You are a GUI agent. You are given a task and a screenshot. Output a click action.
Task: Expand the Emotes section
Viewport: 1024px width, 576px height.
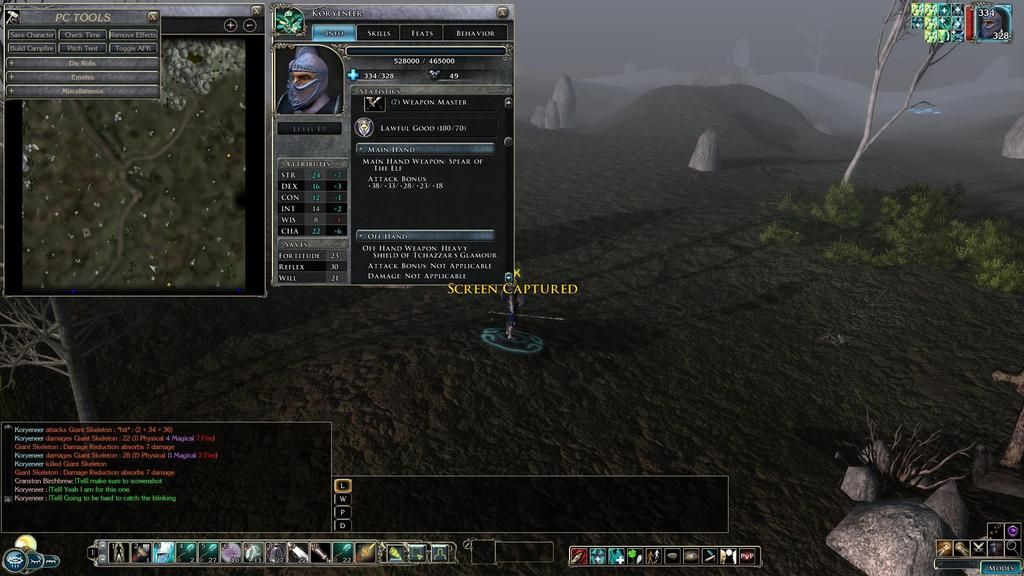[82, 77]
